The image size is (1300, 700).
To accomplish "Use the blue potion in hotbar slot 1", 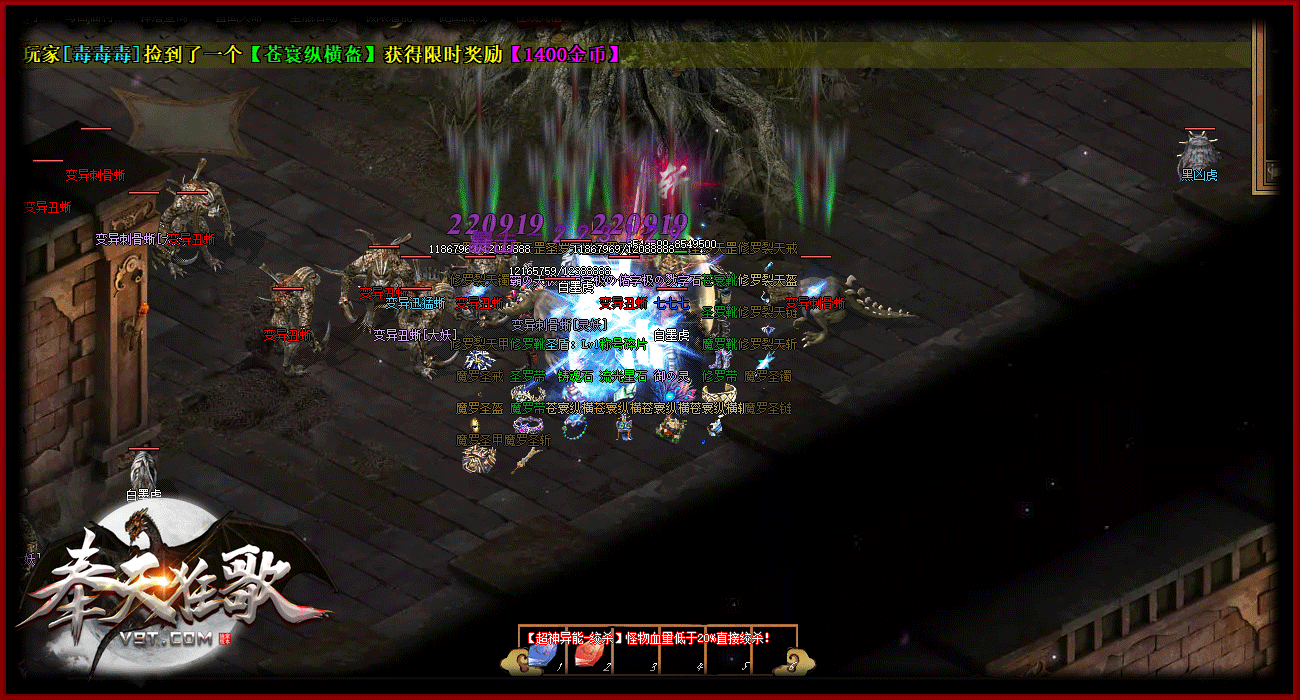I will 543,656.
